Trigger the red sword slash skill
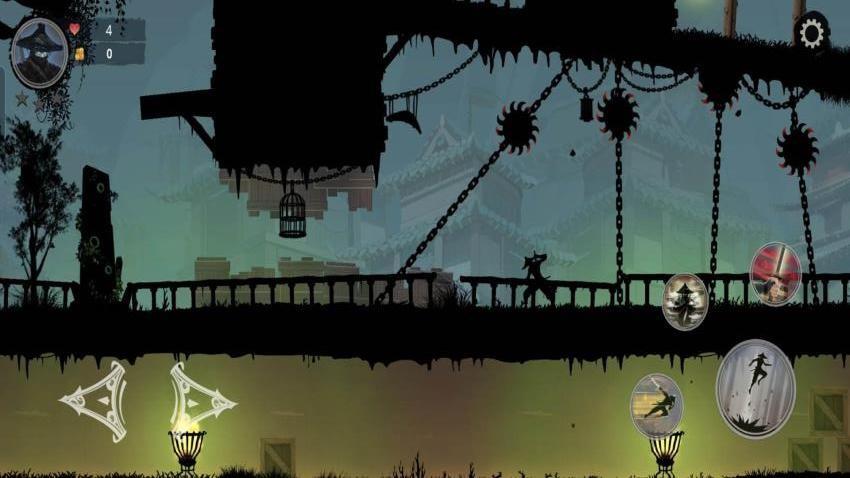This screenshot has height=478, width=850. click(x=775, y=273)
